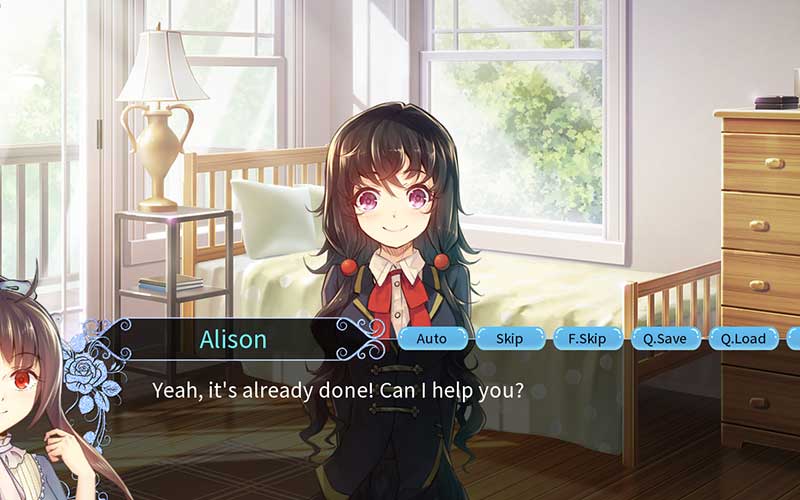Activate the Skip button
The height and width of the screenshot is (500, 800).
click(509, 339)
